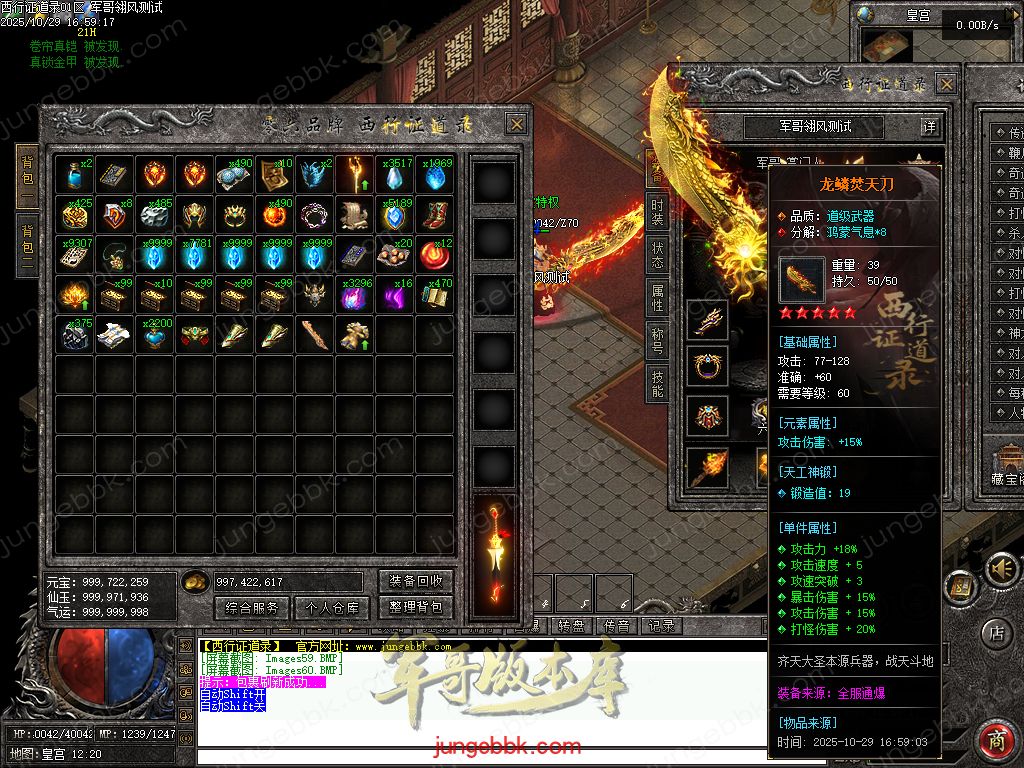Open the 转盘 lucky wheel tab
Screen dimensions: 1024x768
click(571, 626)
